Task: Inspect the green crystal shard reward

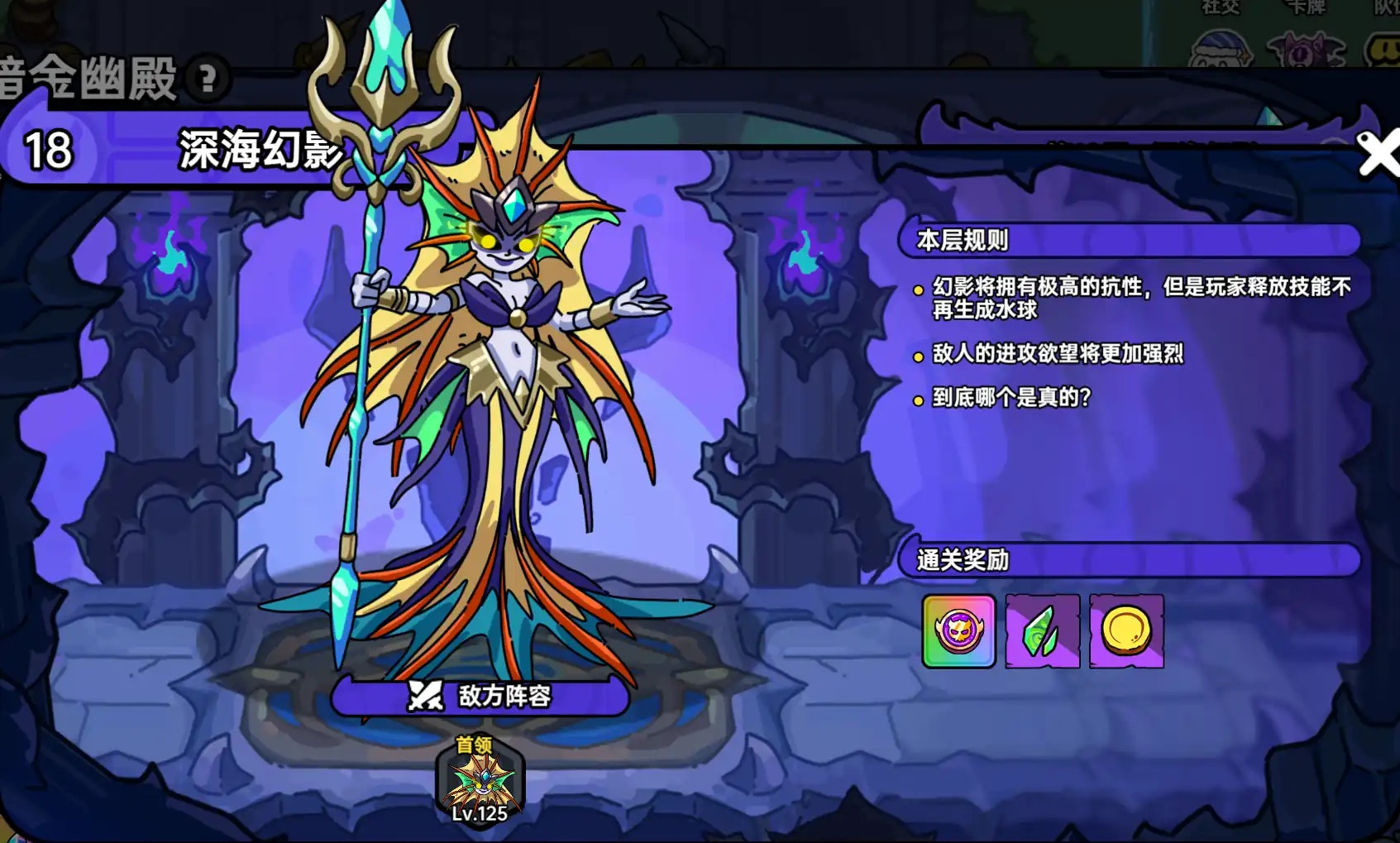Action: pyautogui.click(x=1043, y=631)
